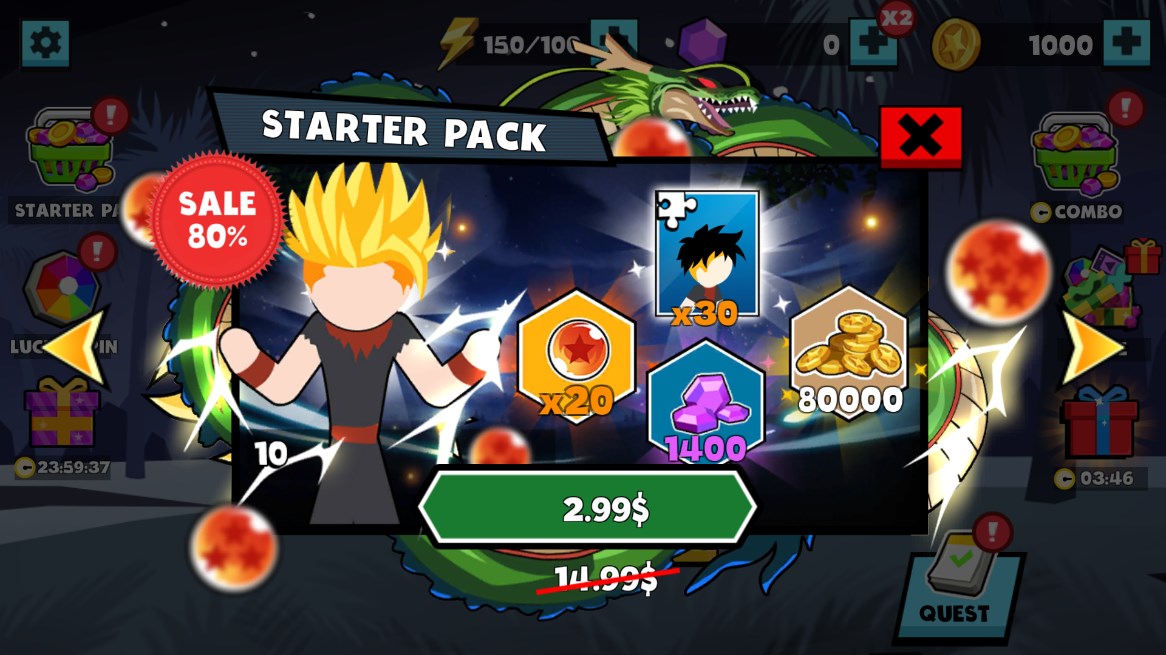Screen dimensions: 1166x655
Task: Open the purple daily gift box
Action: coord(62,415)
